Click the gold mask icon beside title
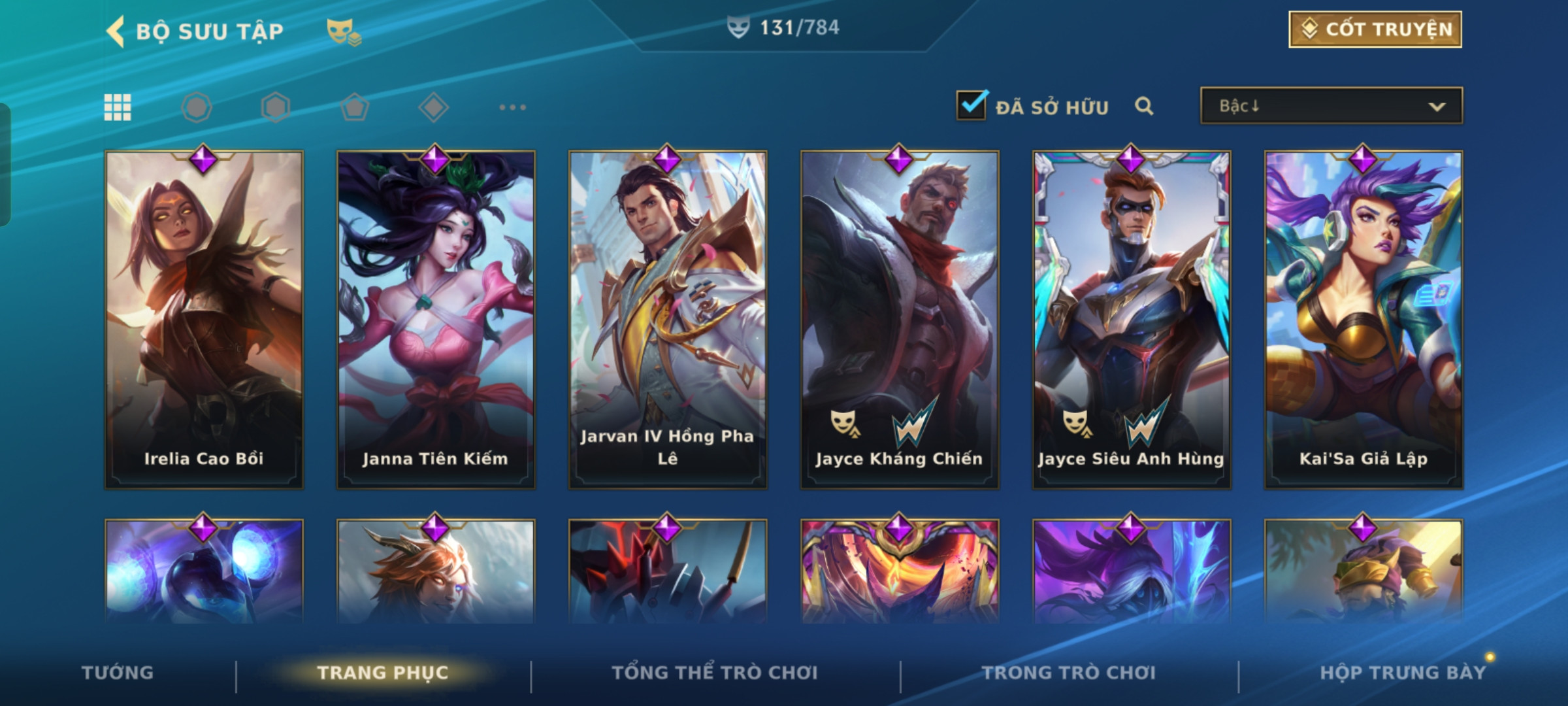The width and height of the screenshot is (1568, 706). coord(343,31)
